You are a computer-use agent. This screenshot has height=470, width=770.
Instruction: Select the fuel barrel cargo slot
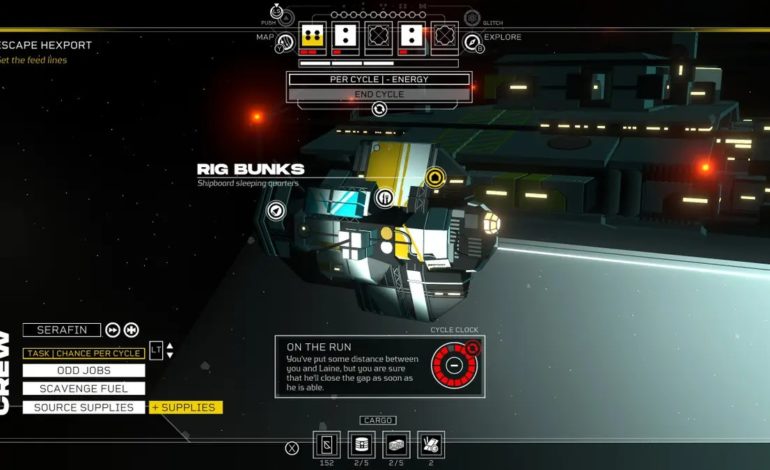click(362, 445)
